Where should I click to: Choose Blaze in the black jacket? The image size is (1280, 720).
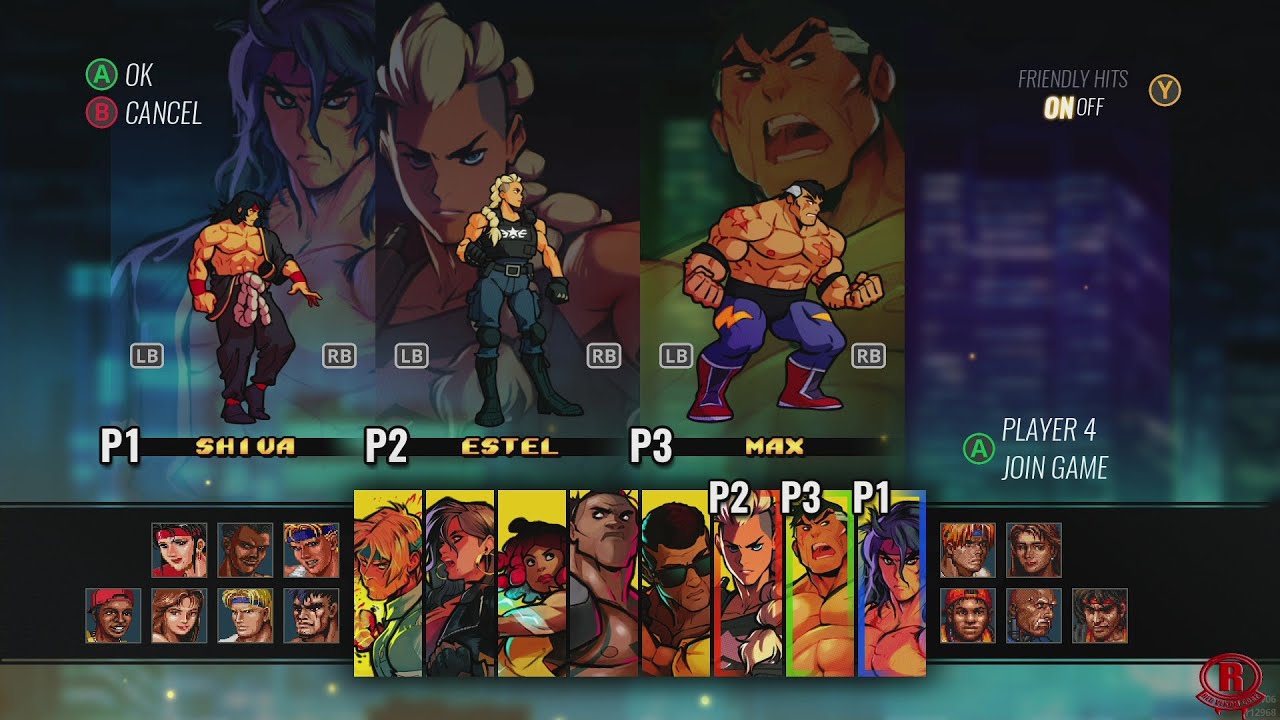[460, 583]
